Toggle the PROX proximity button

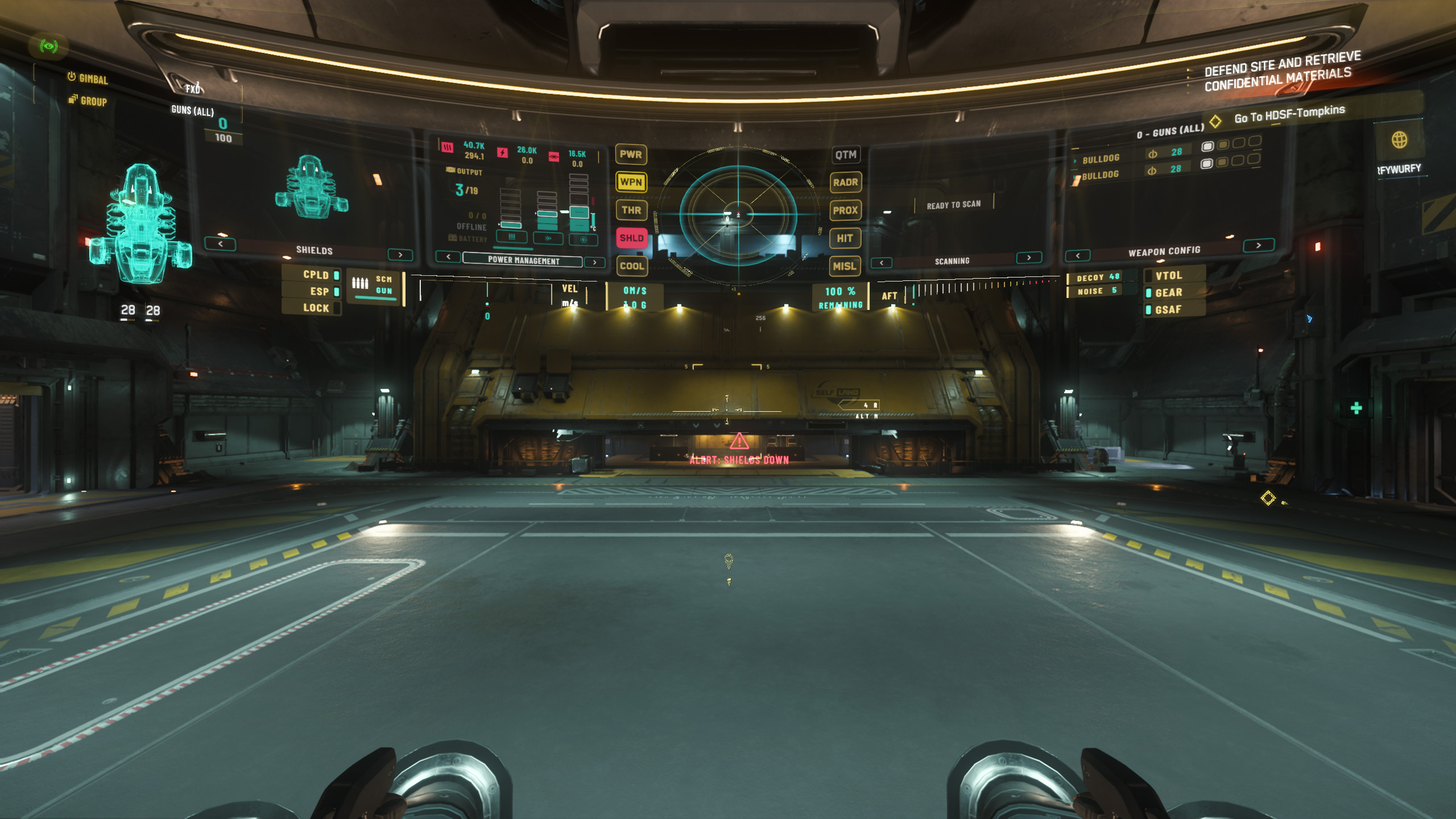pos(846,210)
